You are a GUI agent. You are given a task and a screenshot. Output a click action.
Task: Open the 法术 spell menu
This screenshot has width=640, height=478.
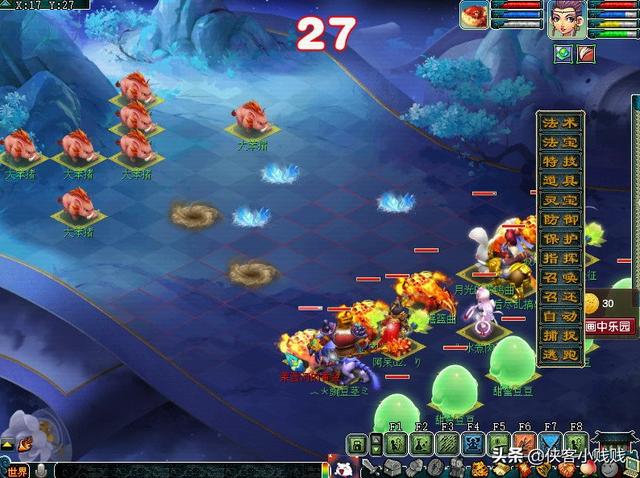tap(560, 124)
